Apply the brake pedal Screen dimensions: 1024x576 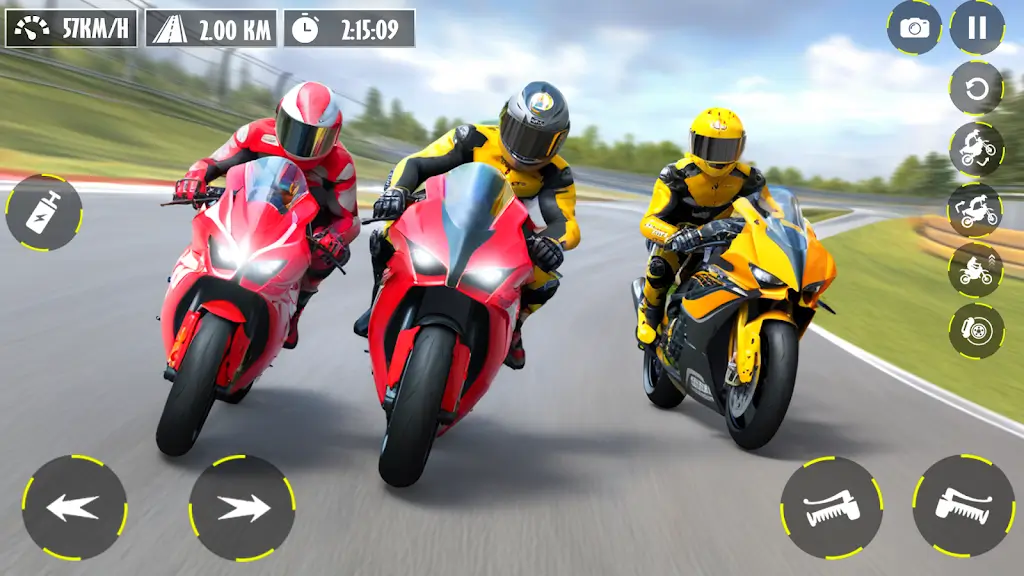(831, 507)
